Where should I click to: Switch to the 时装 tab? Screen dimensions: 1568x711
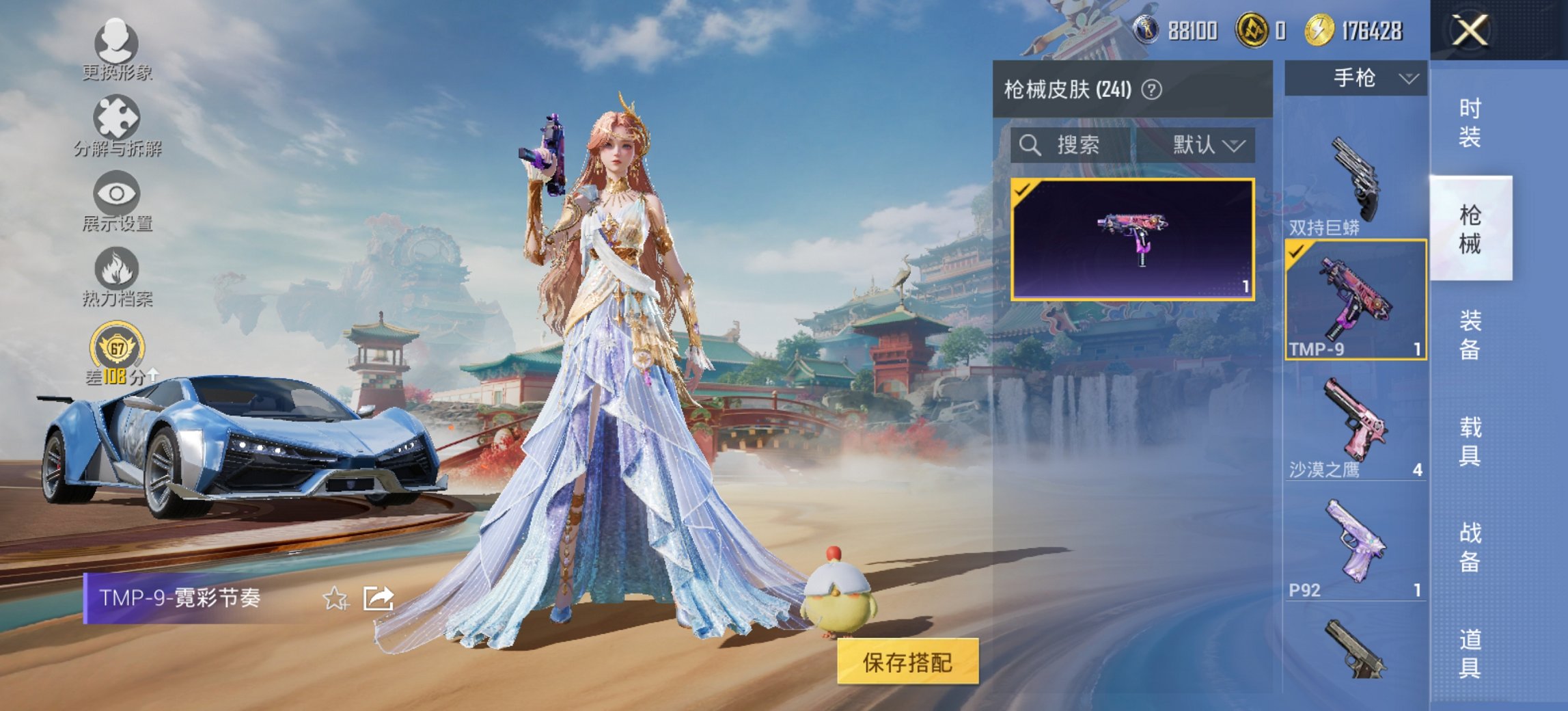tap(1472, 122)
